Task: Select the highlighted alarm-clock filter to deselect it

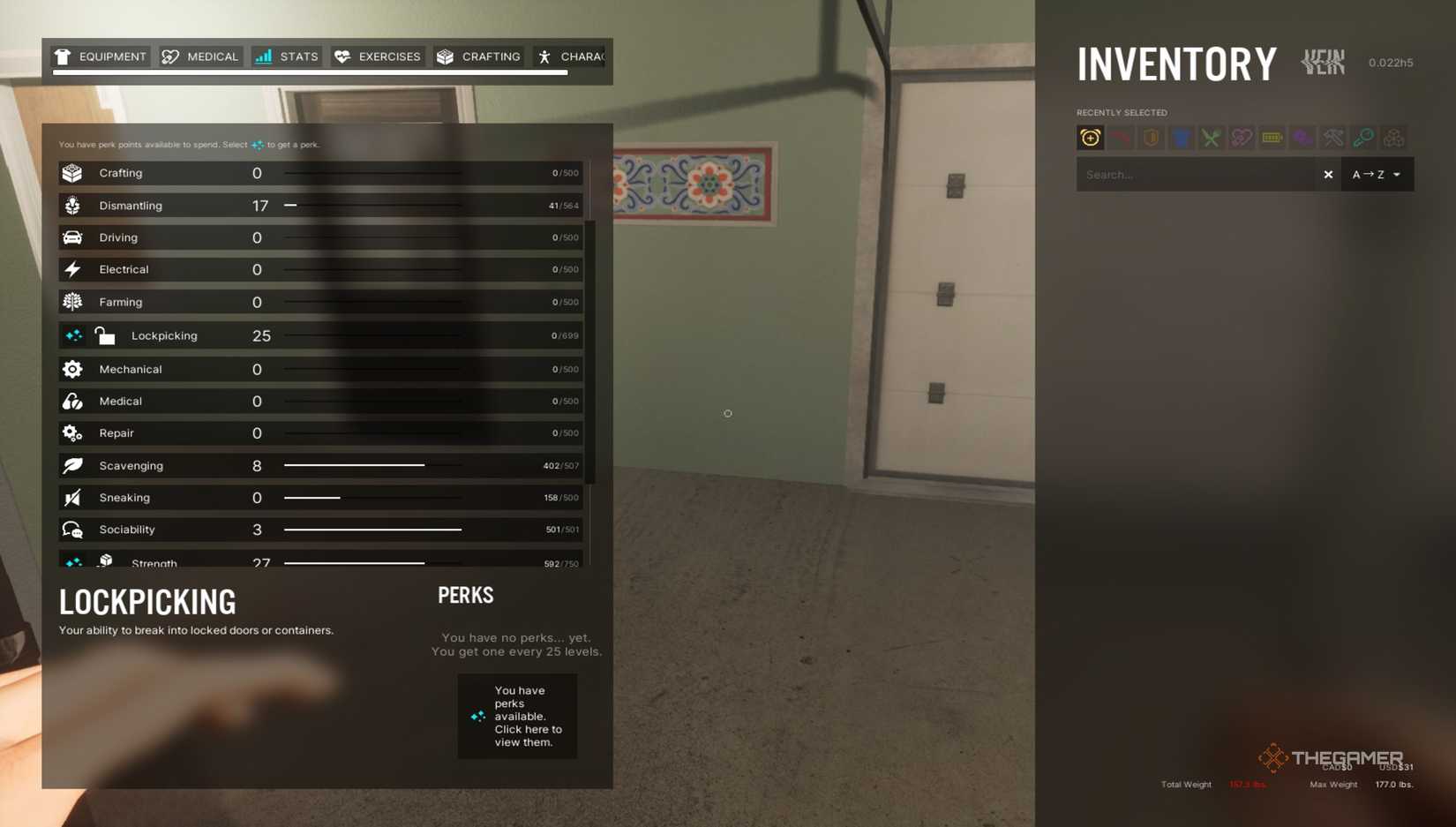Action: 1091,138
